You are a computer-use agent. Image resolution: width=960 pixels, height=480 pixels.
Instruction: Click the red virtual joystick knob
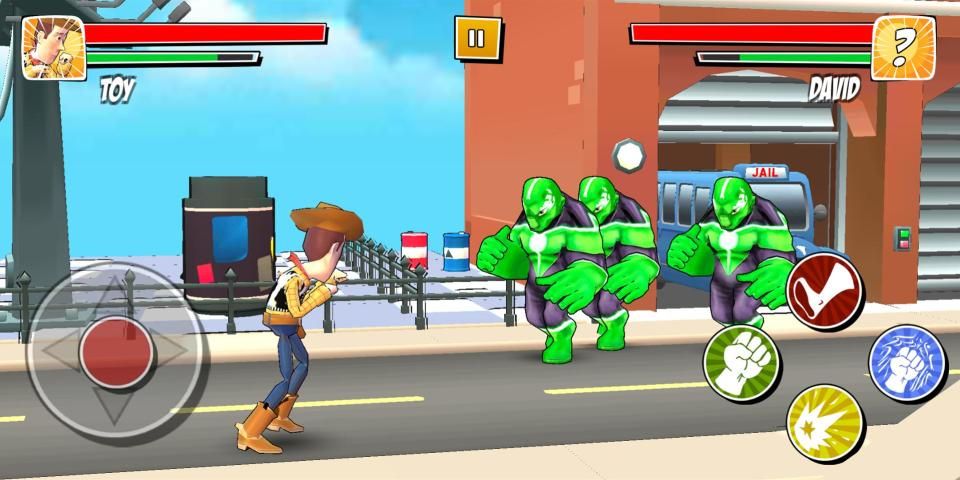point(116,352)
